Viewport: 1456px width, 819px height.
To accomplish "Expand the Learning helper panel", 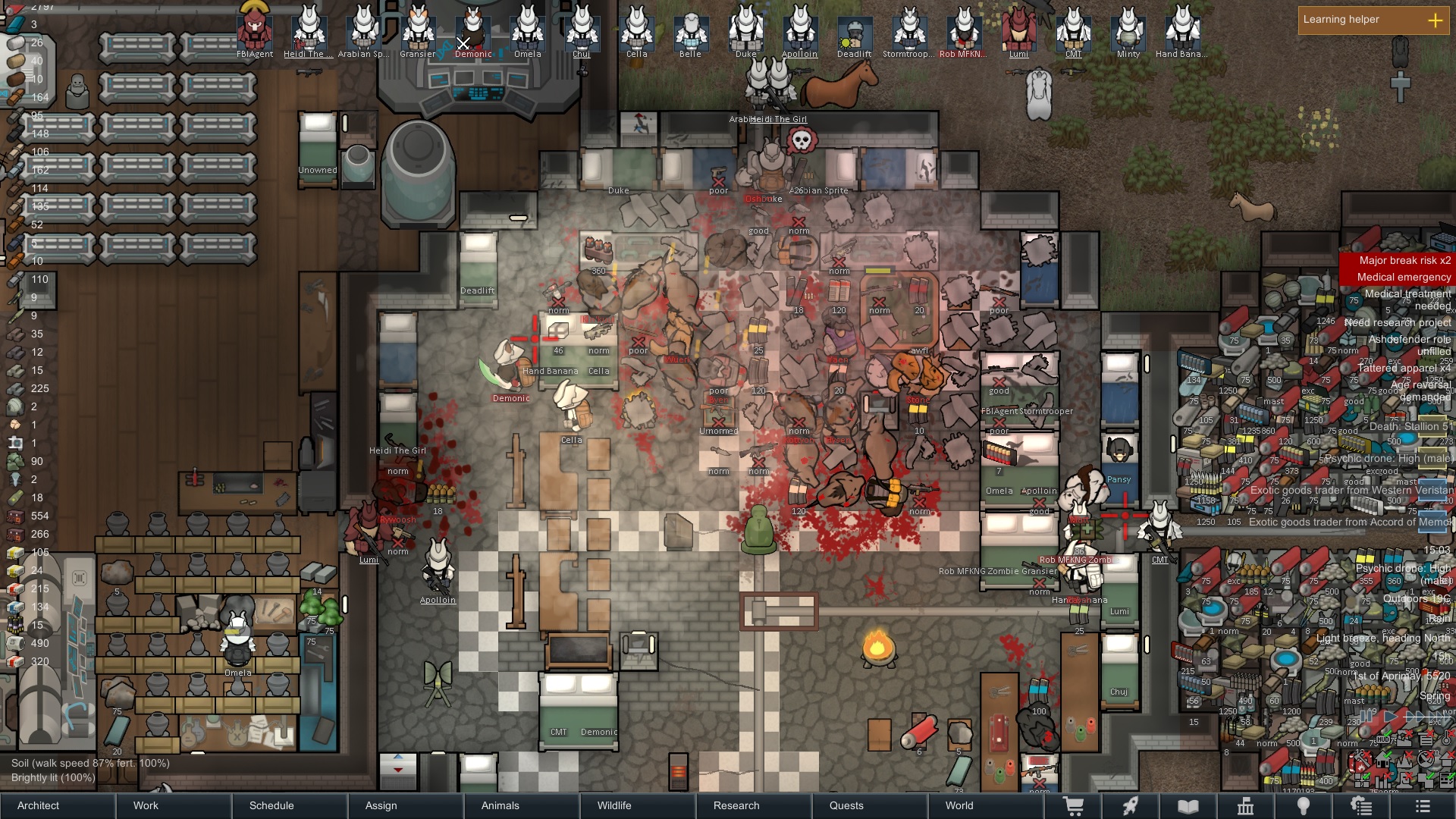I will coord(1435,20).
